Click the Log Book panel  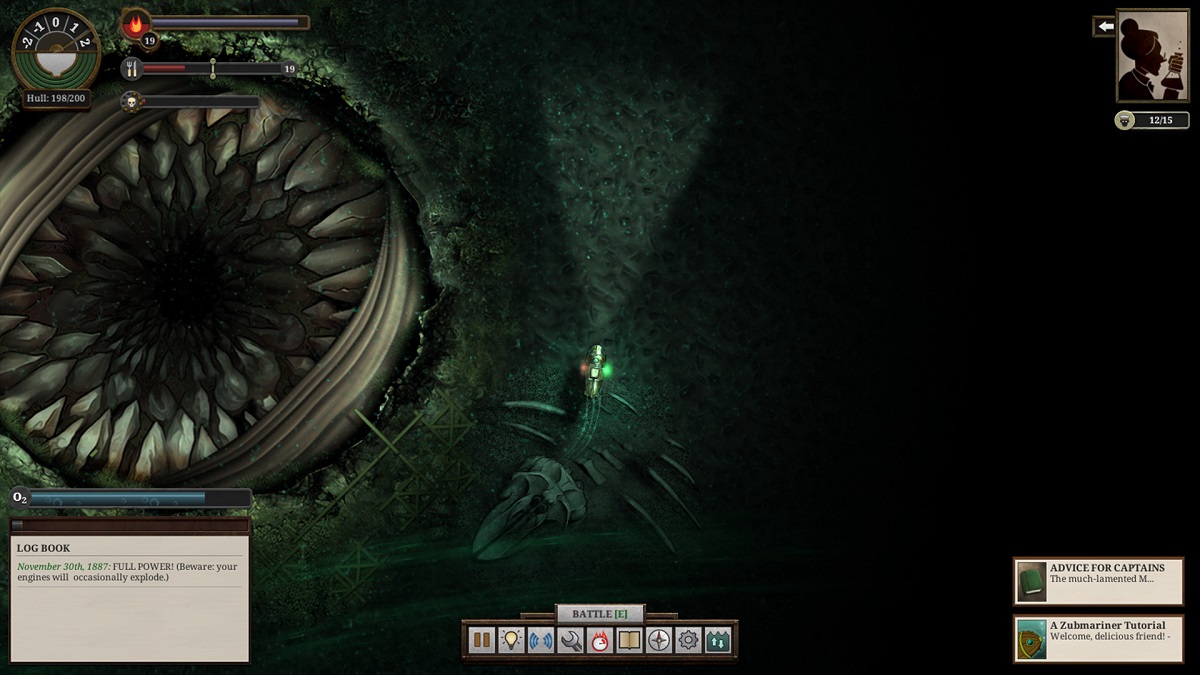(130, 598)
